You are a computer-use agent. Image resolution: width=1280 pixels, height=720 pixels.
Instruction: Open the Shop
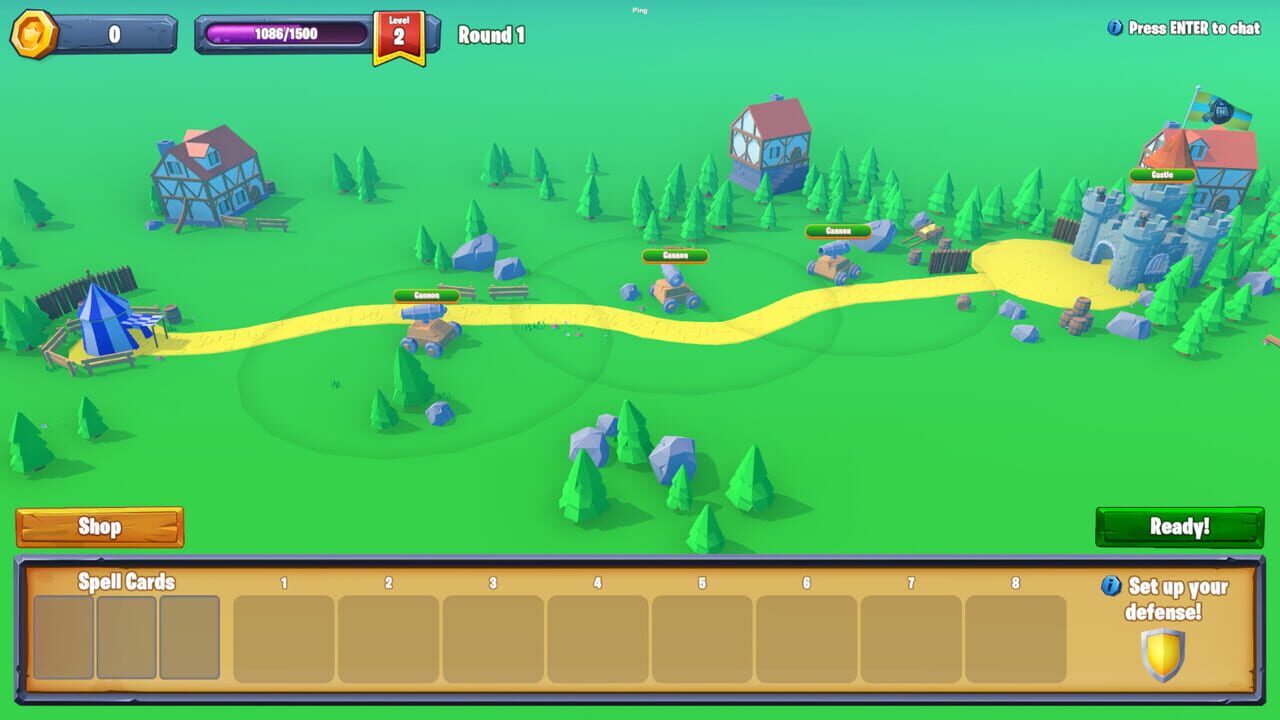[x=99, y=527]
